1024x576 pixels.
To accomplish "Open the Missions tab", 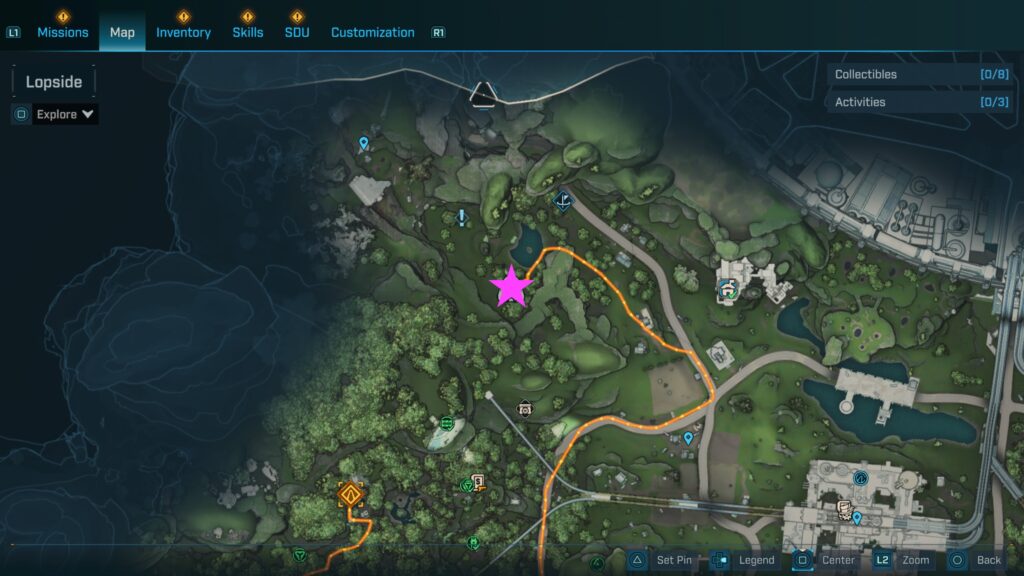I will (x=63, y=32).
